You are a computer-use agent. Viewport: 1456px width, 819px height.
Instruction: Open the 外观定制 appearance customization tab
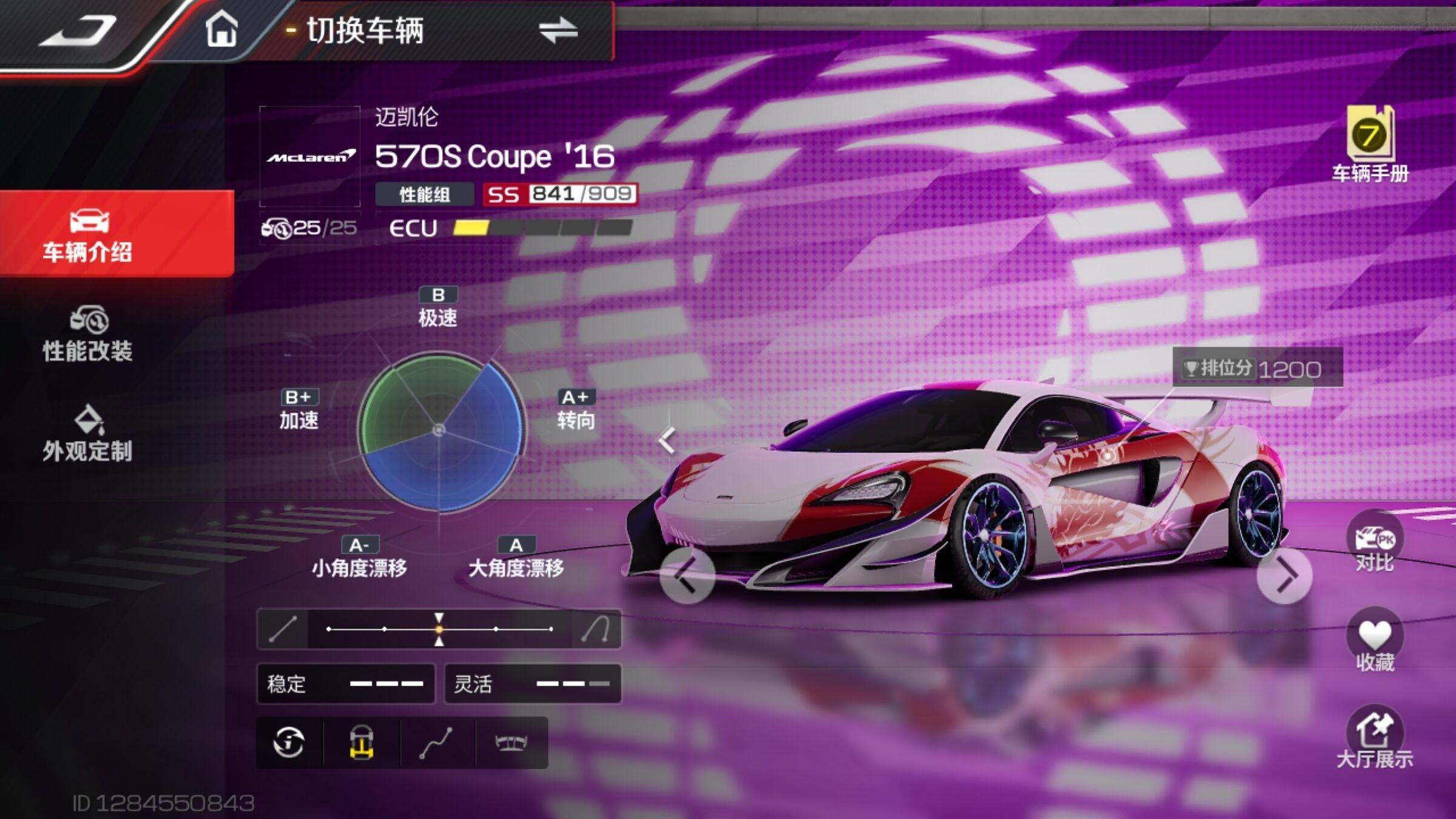point(88,434)
